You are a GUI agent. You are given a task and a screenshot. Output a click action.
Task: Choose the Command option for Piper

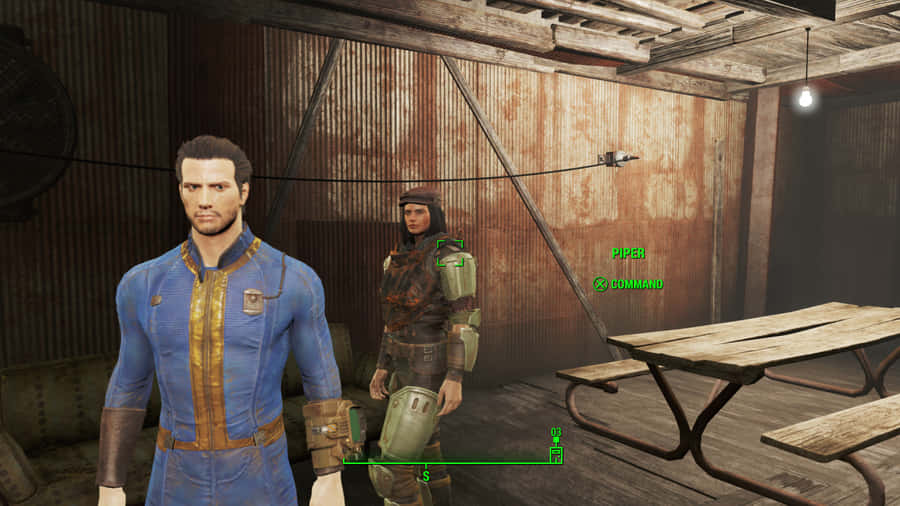628,284
